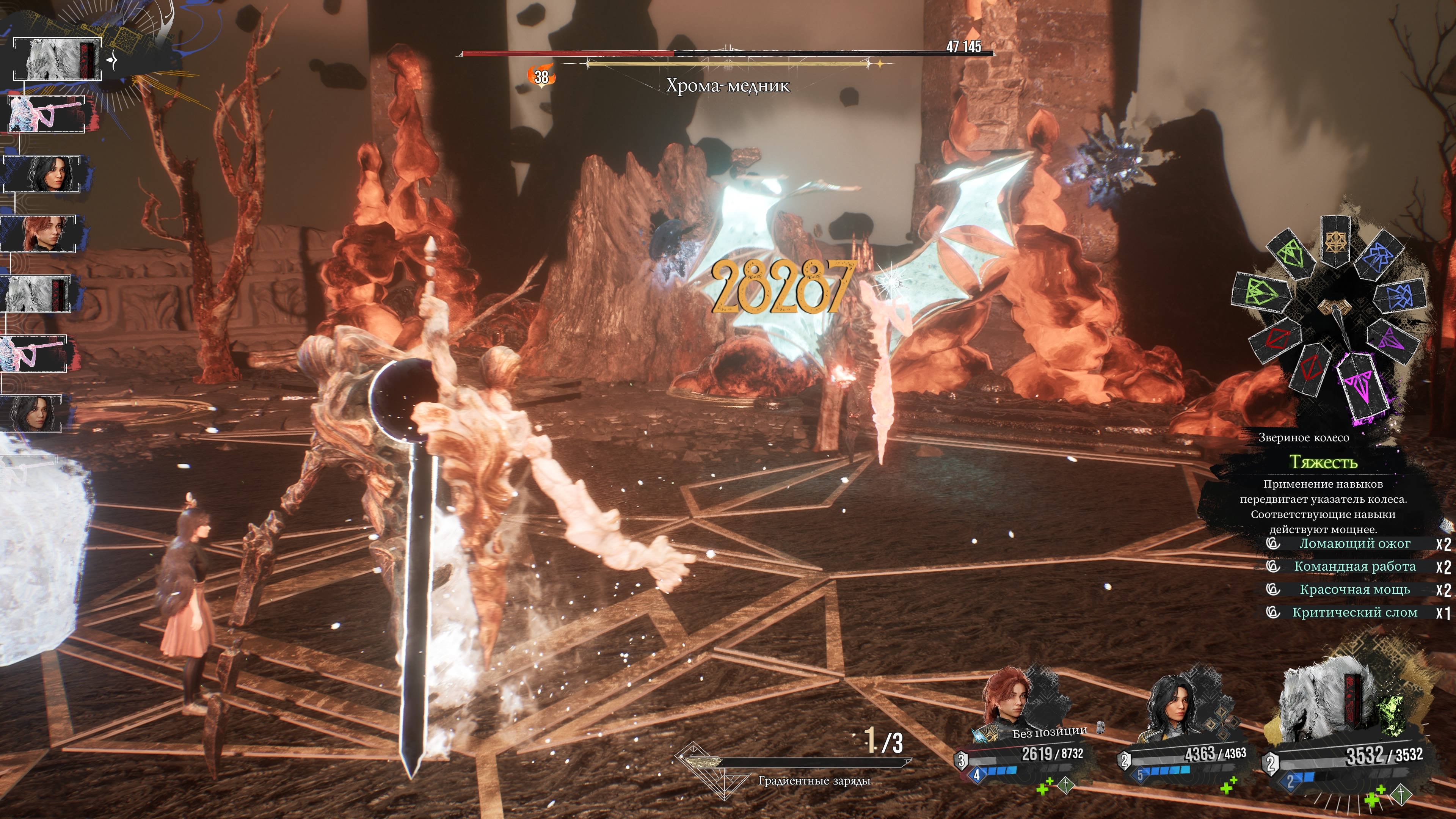This screenshot has width=1456, height=819.
Task: Show the Красочная мощь effect entry
Action: pos(1354,590)
